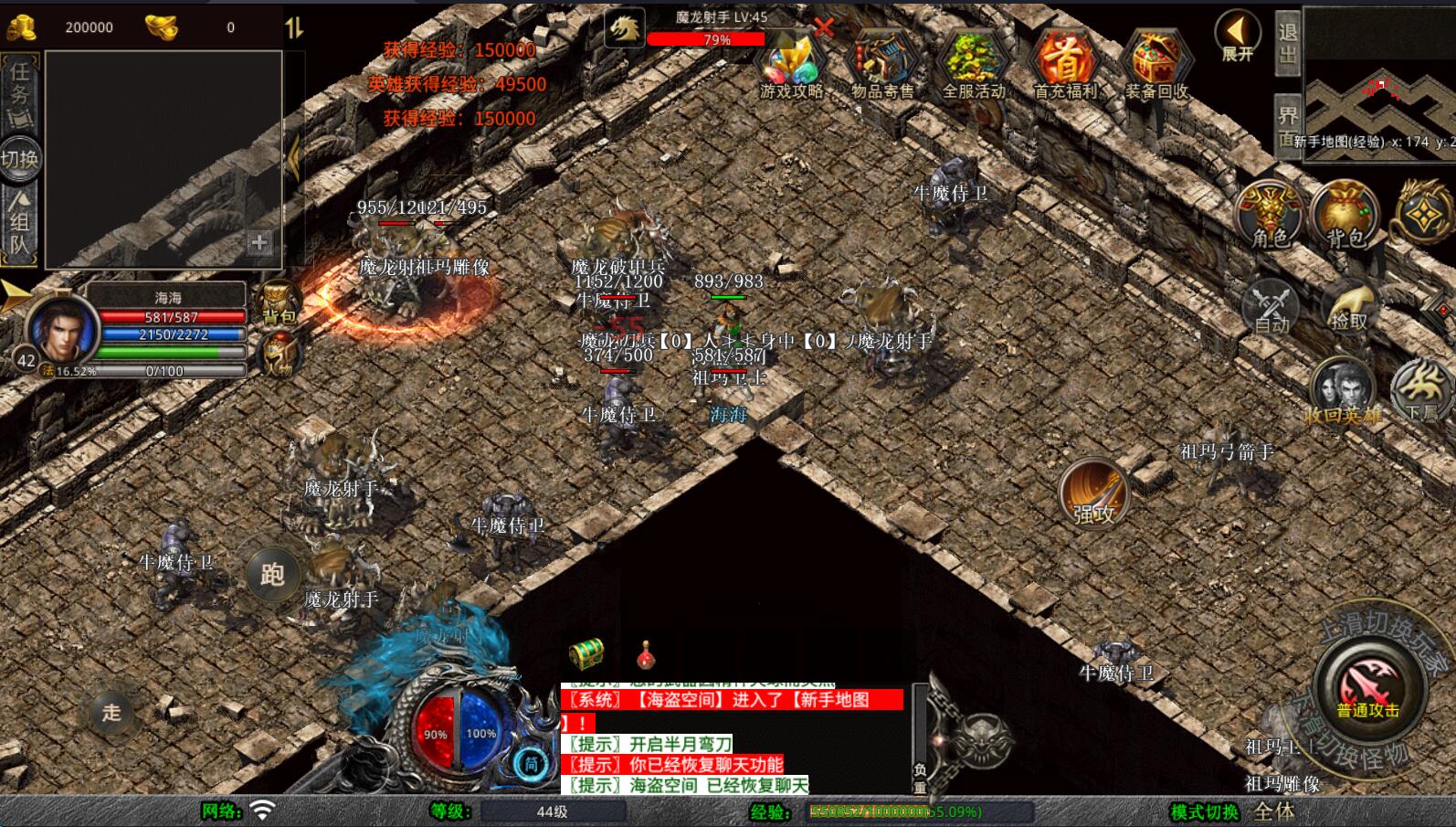Open the 首充福利 first-recharge bonus
Viewport: 1456px width, 827px height.
(1065, 65)
